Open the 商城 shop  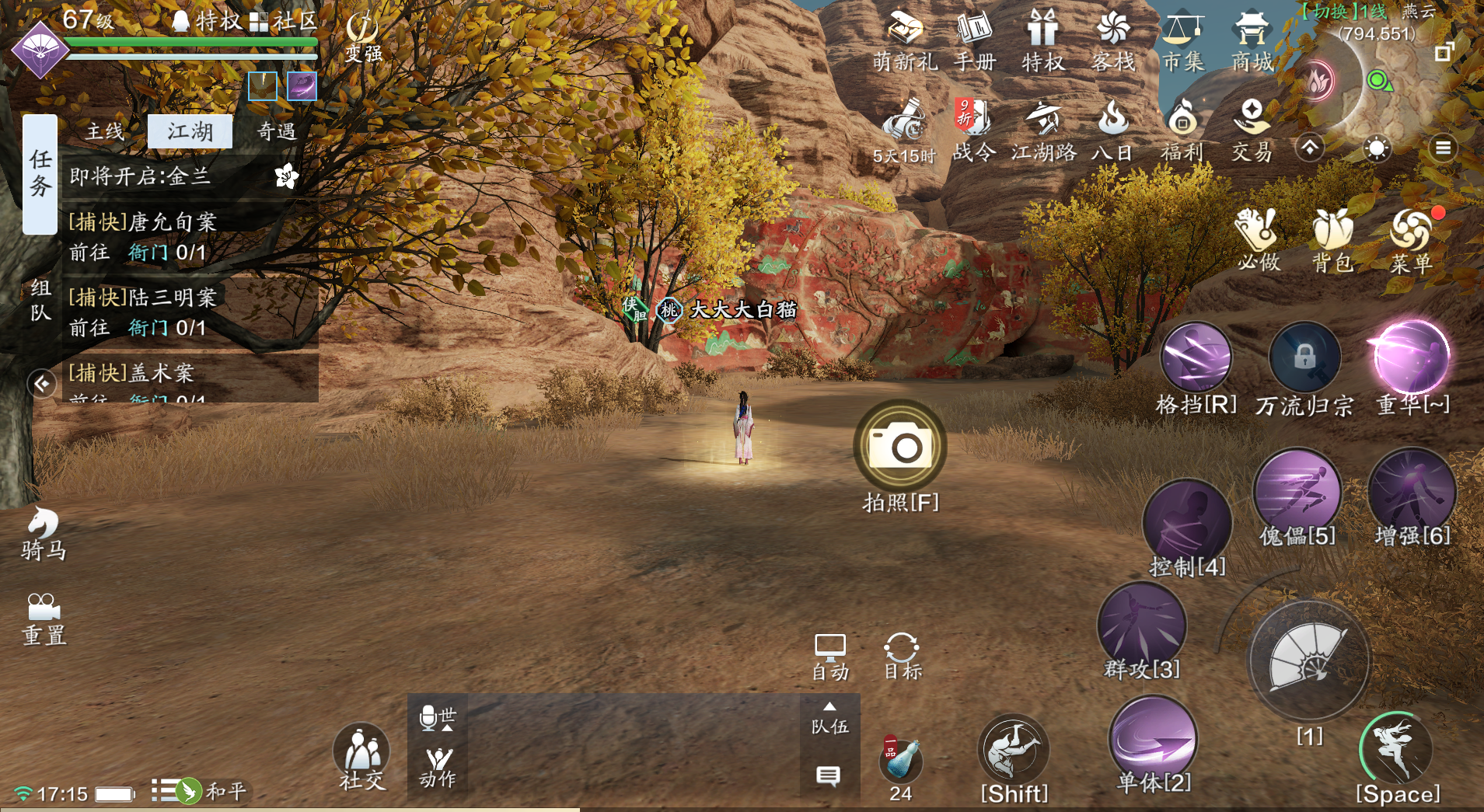pyautogui.click(x=1252, y=40)
